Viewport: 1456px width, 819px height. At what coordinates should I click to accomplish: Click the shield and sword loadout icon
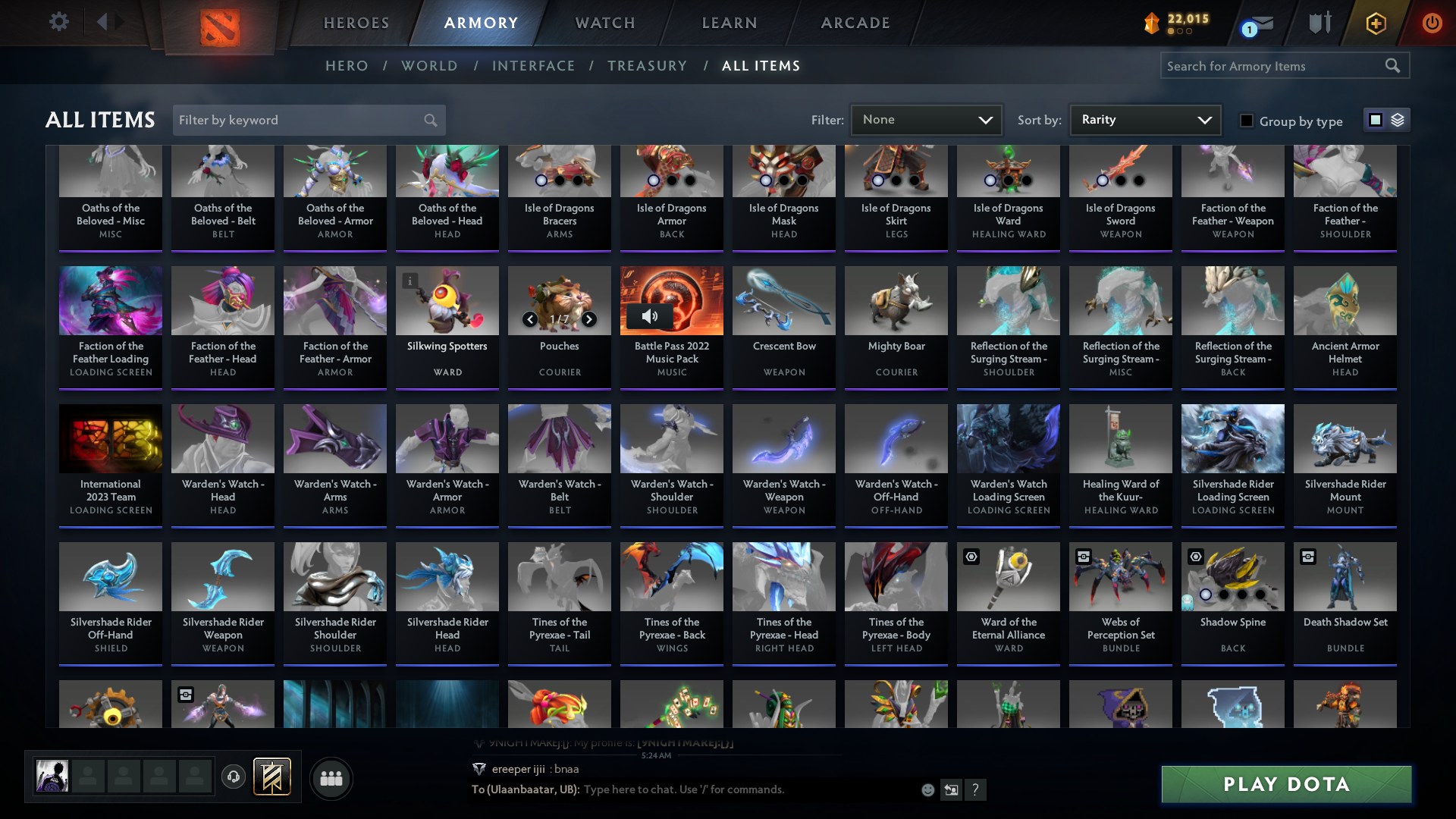pos(1318,23)
